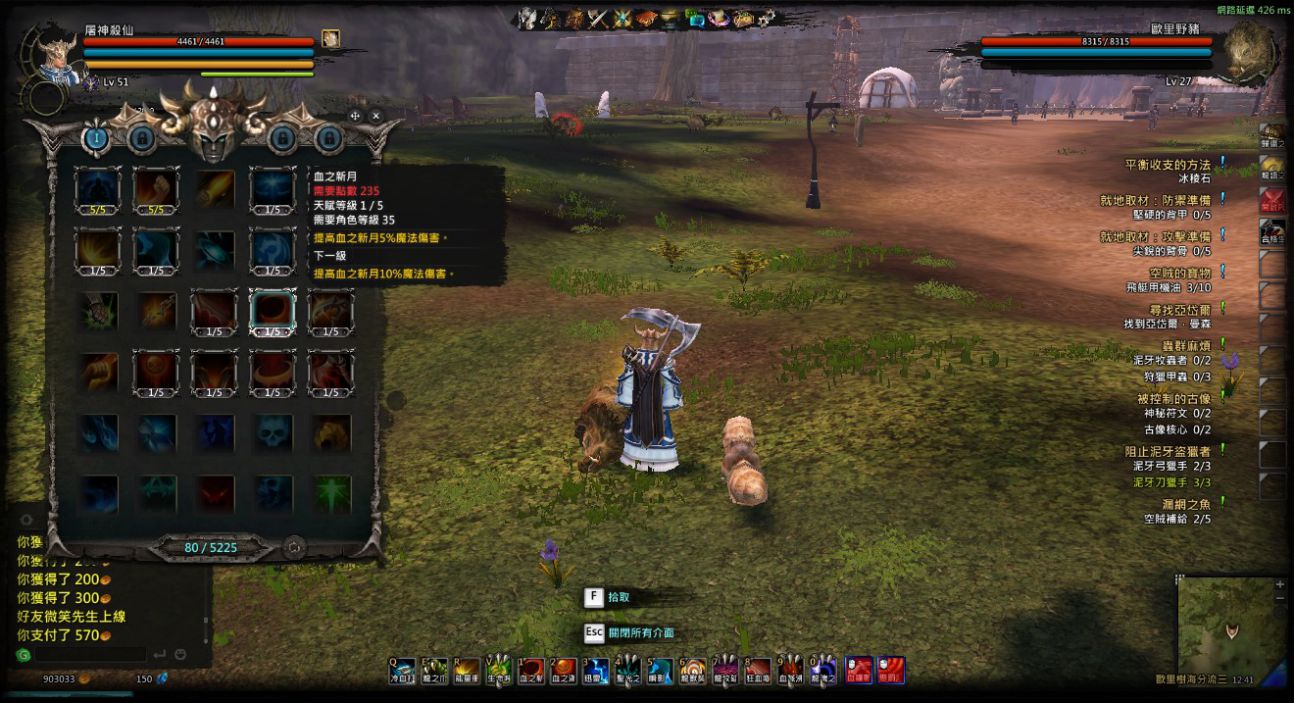The height and width of the screenshot is (703, 1294).
Task: Click the player character portrait
Action: tap(56, 56)
